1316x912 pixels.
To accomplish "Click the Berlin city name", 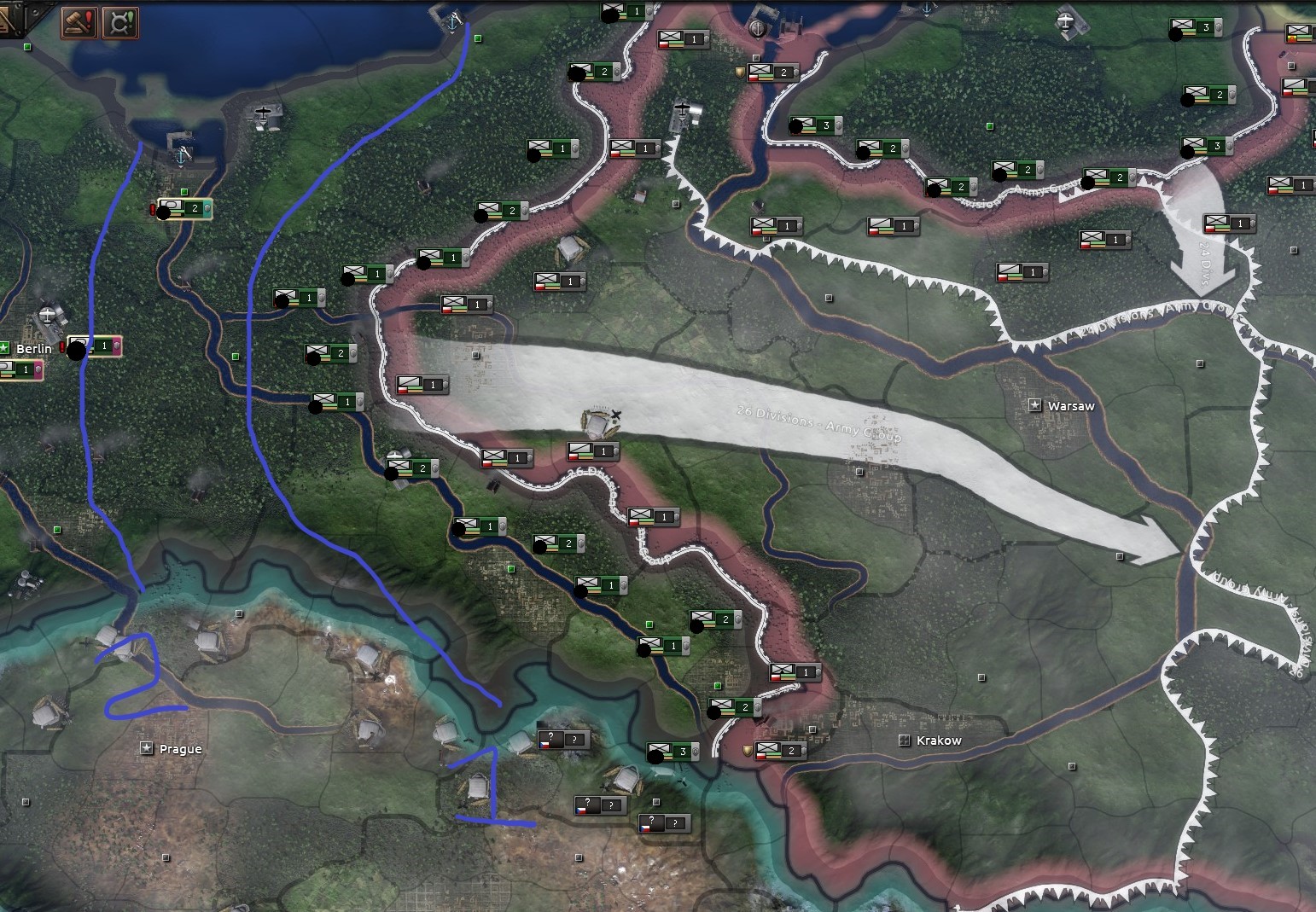I will [x=35, y=349].
